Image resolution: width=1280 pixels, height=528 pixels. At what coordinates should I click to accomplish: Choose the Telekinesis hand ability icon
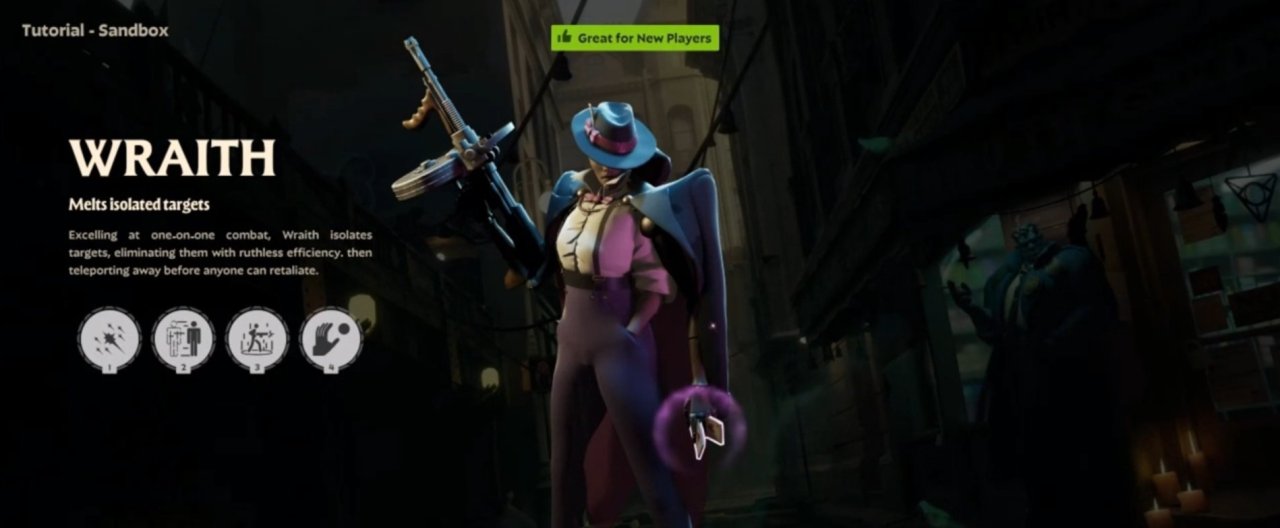coord(331,338)
